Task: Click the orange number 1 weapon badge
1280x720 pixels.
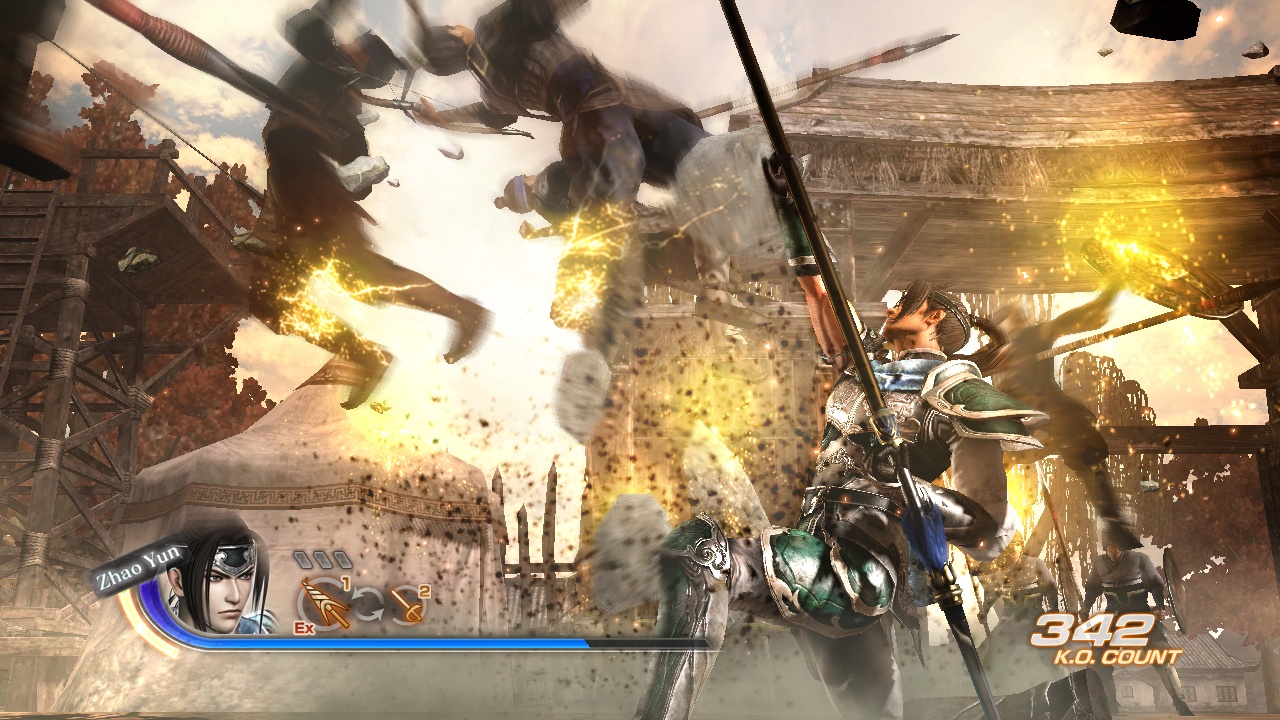Action: tap(346, 582)
